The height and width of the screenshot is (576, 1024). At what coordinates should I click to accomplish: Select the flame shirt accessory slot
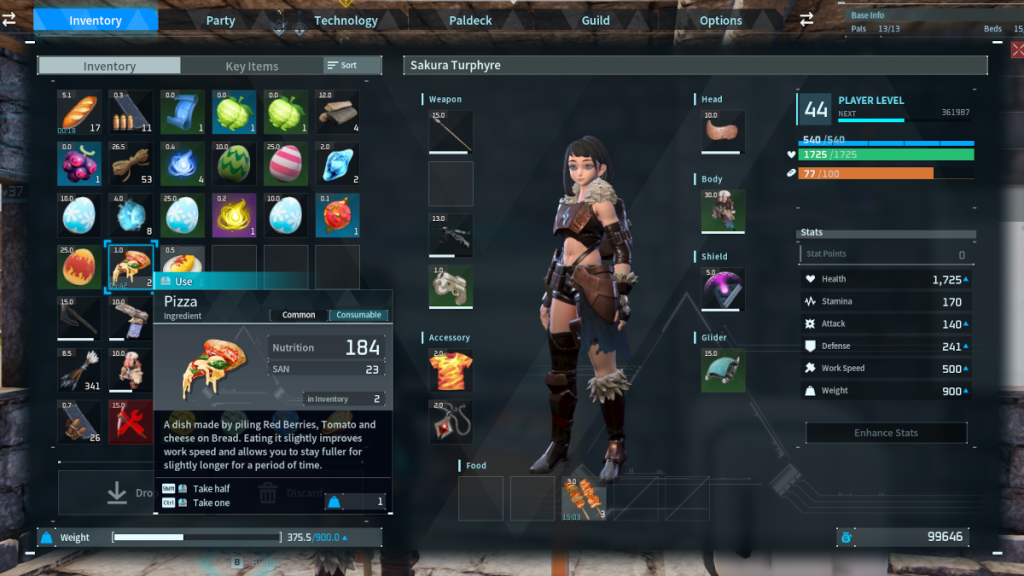450,370
